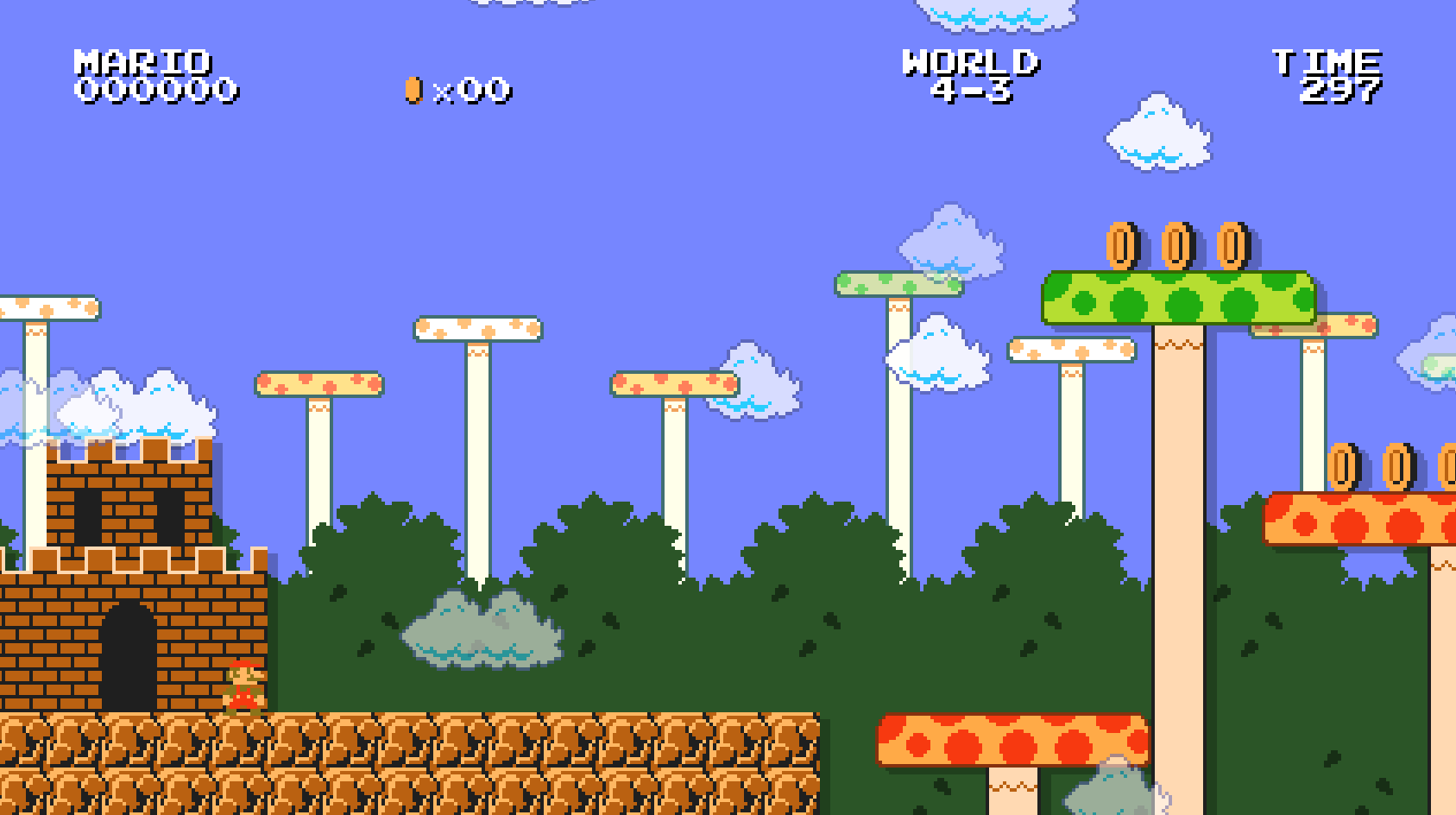Click the coin at the far right ledge
The height and width of the screenshot is (815, 1456).
coord(1344,466)
